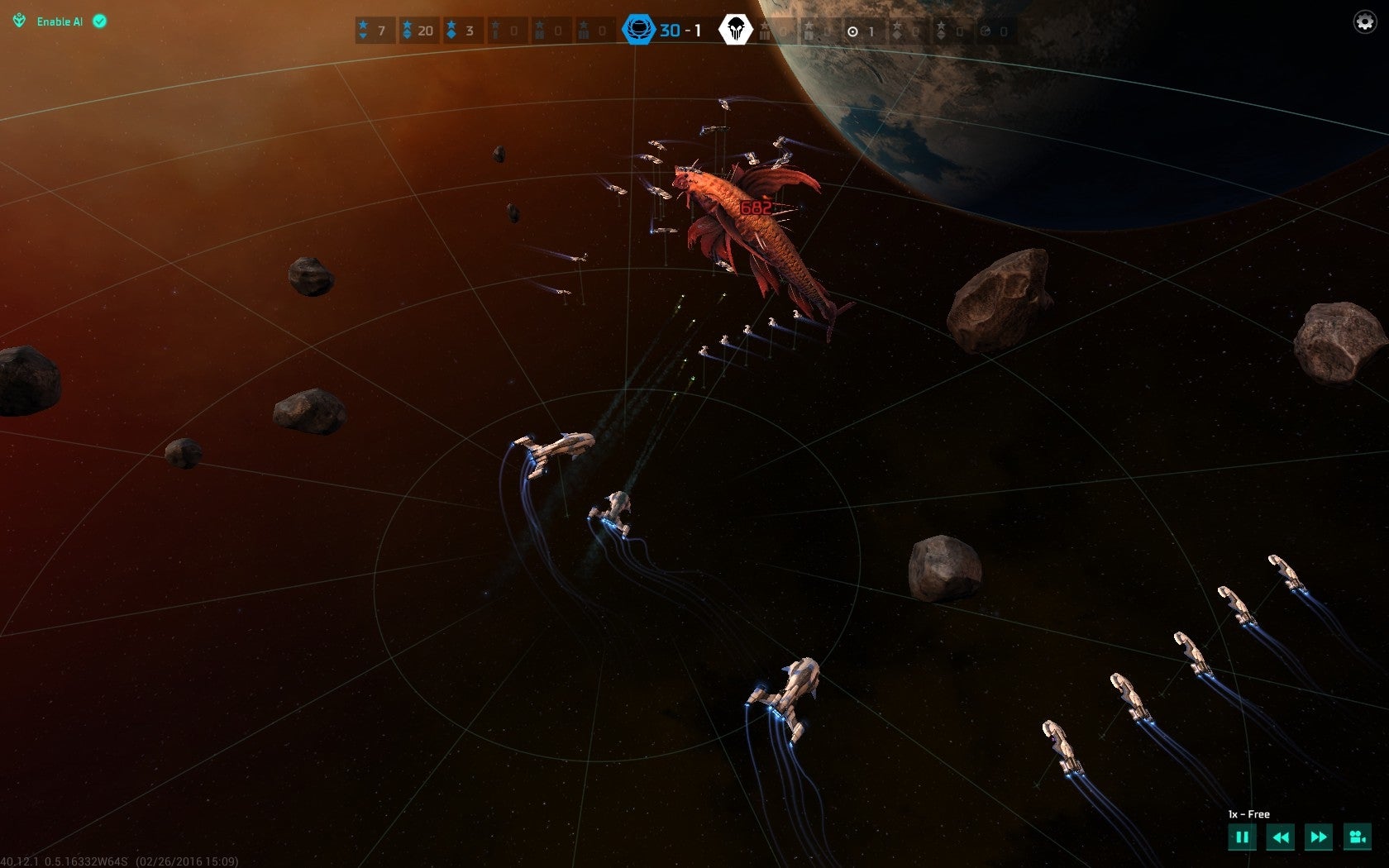Switch camera mode with the camera button
This screenshot has height=868, width=1389.
(1357, 837)
